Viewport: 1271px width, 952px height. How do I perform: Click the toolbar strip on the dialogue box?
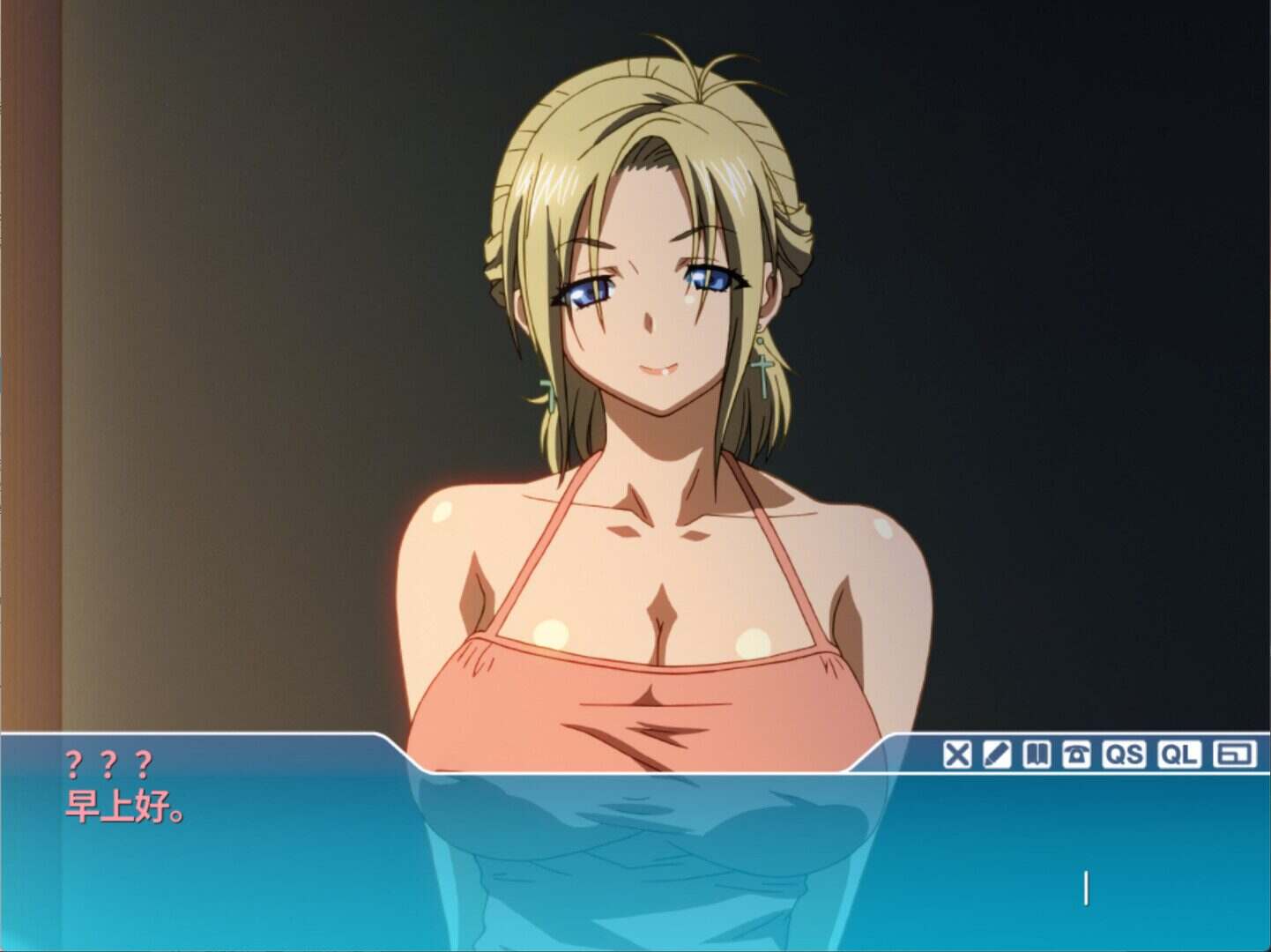[x=1093, y=754]
